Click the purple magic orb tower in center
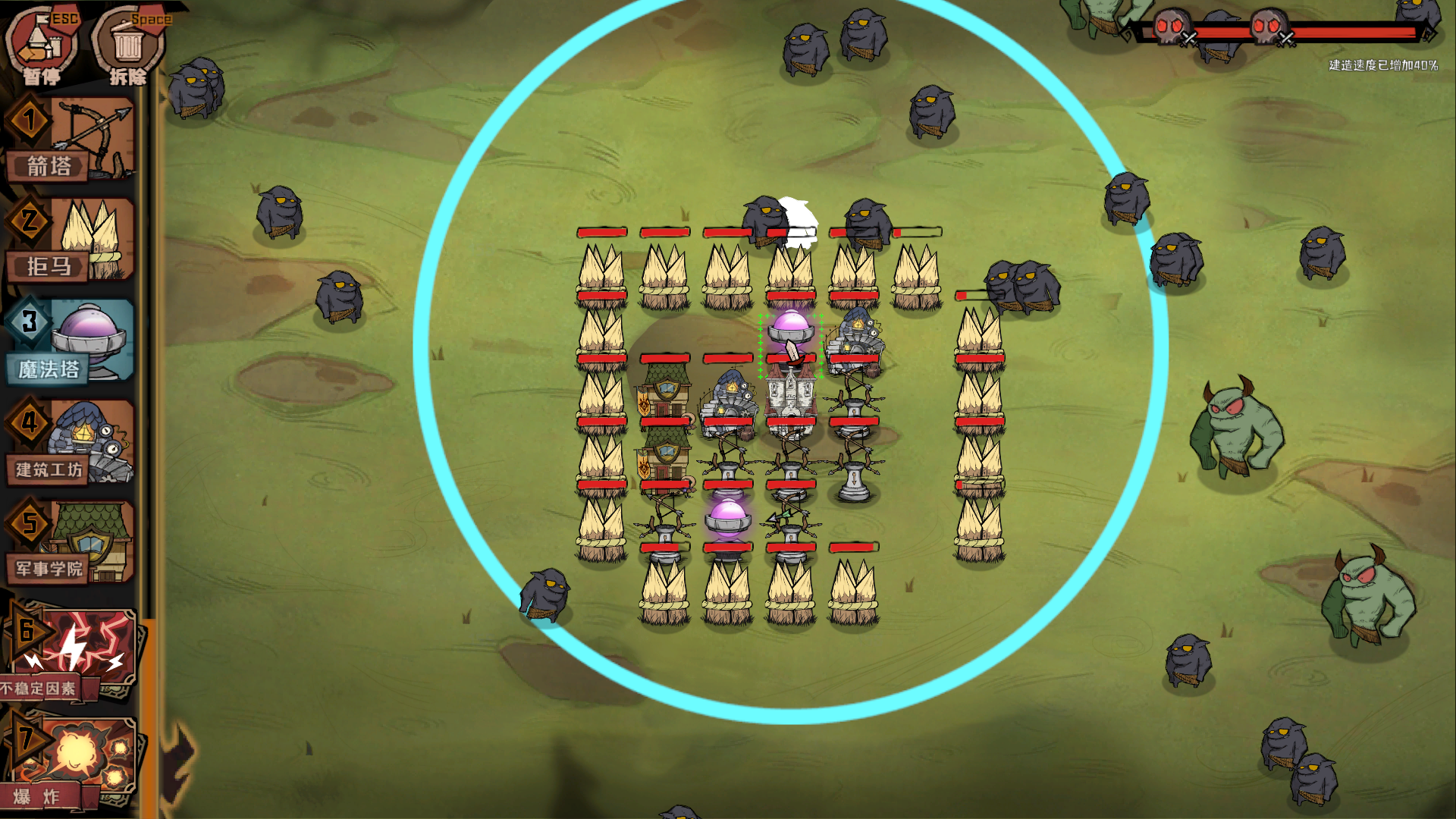Viewport: 1456px width, 819px height. (789, 330)
